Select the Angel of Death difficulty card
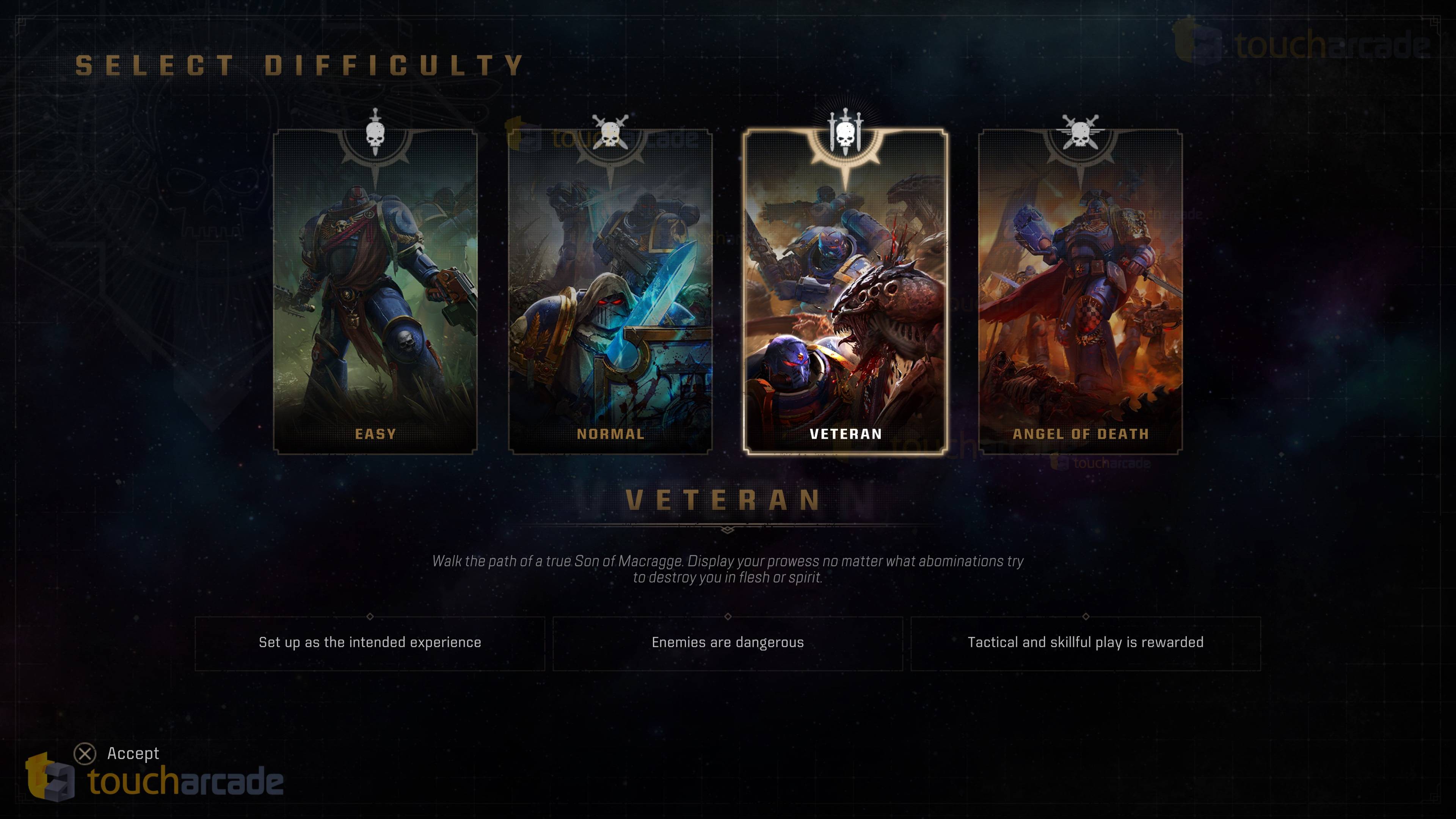 coord(1080,291)
